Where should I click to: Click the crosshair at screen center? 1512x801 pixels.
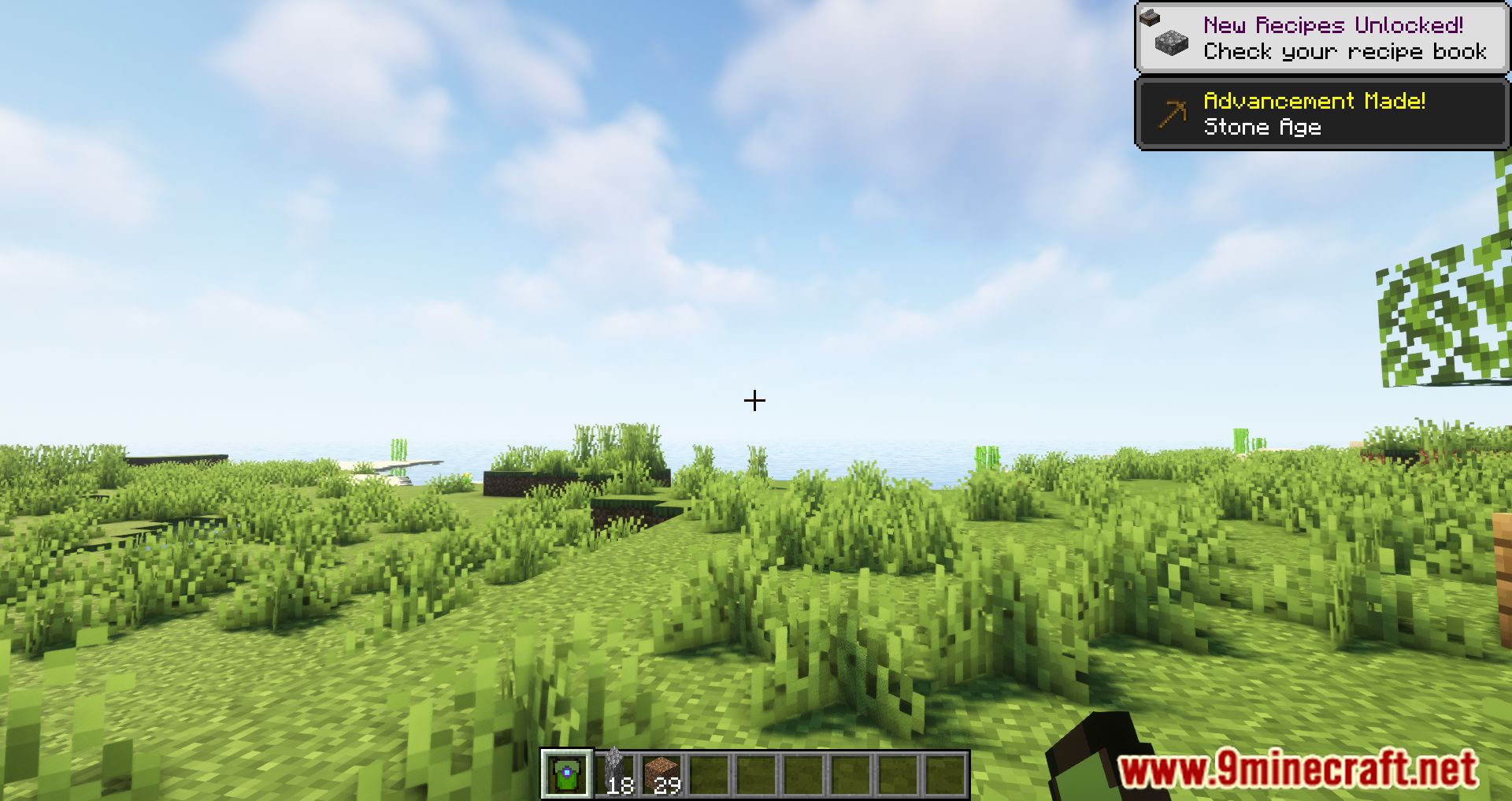[x=754, y=400]
